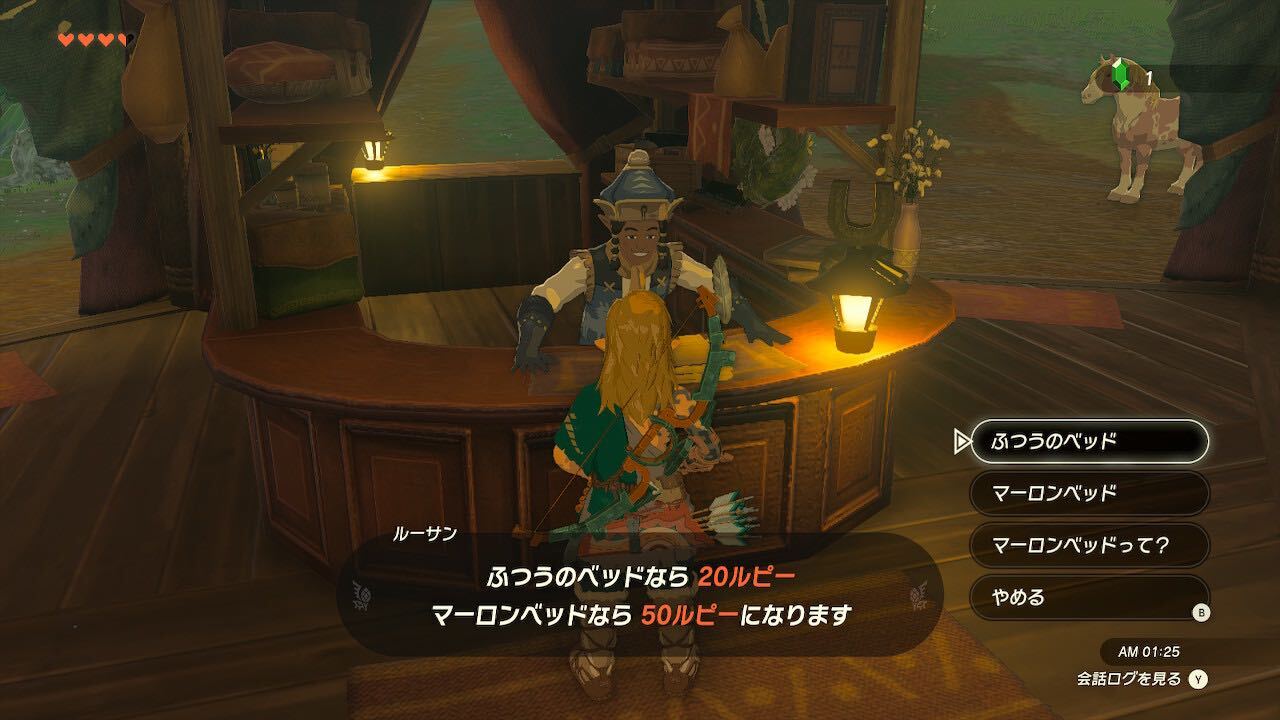Click the selection cursor arrow next to ふつうのベッド

(962, 440)
